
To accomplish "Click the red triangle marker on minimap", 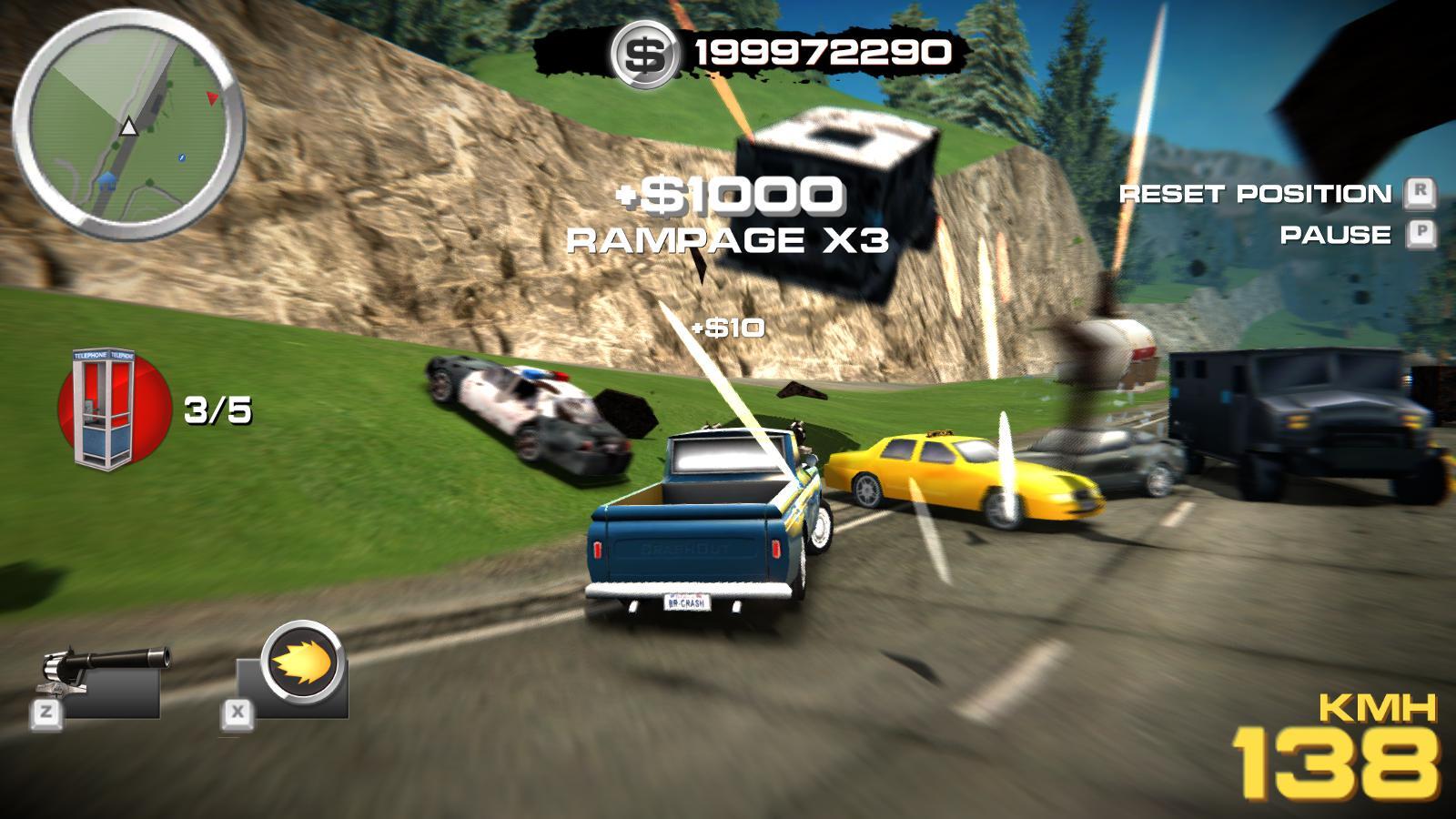I will pos(212,98).
